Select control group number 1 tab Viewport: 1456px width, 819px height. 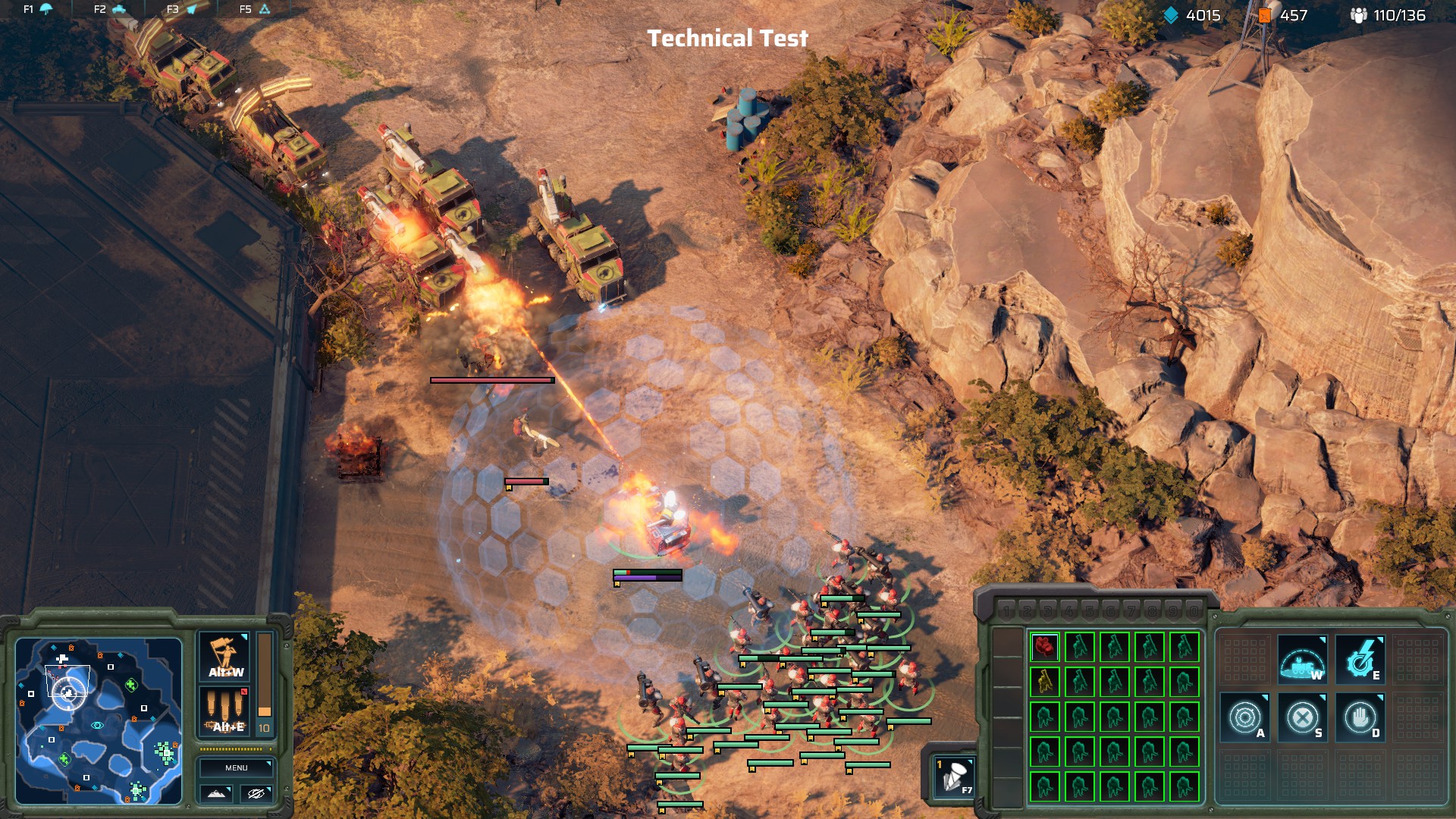point(1006,611)
